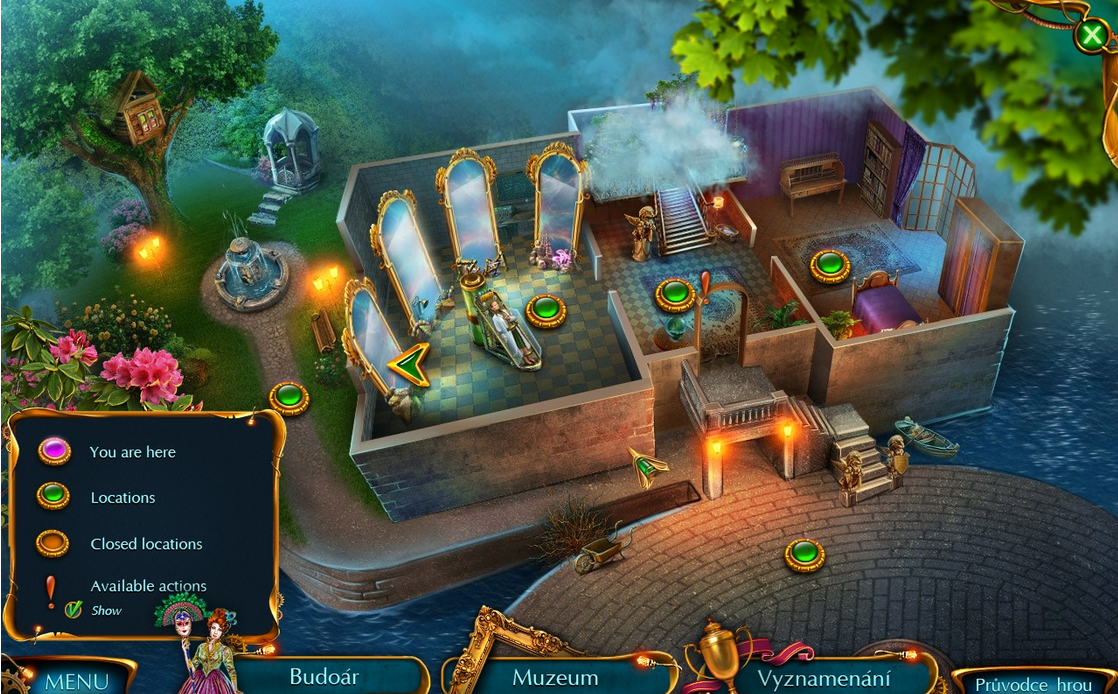Screen dimensions: 1118x694
Task: Close the map with the green X
Action: (1090, 36)
